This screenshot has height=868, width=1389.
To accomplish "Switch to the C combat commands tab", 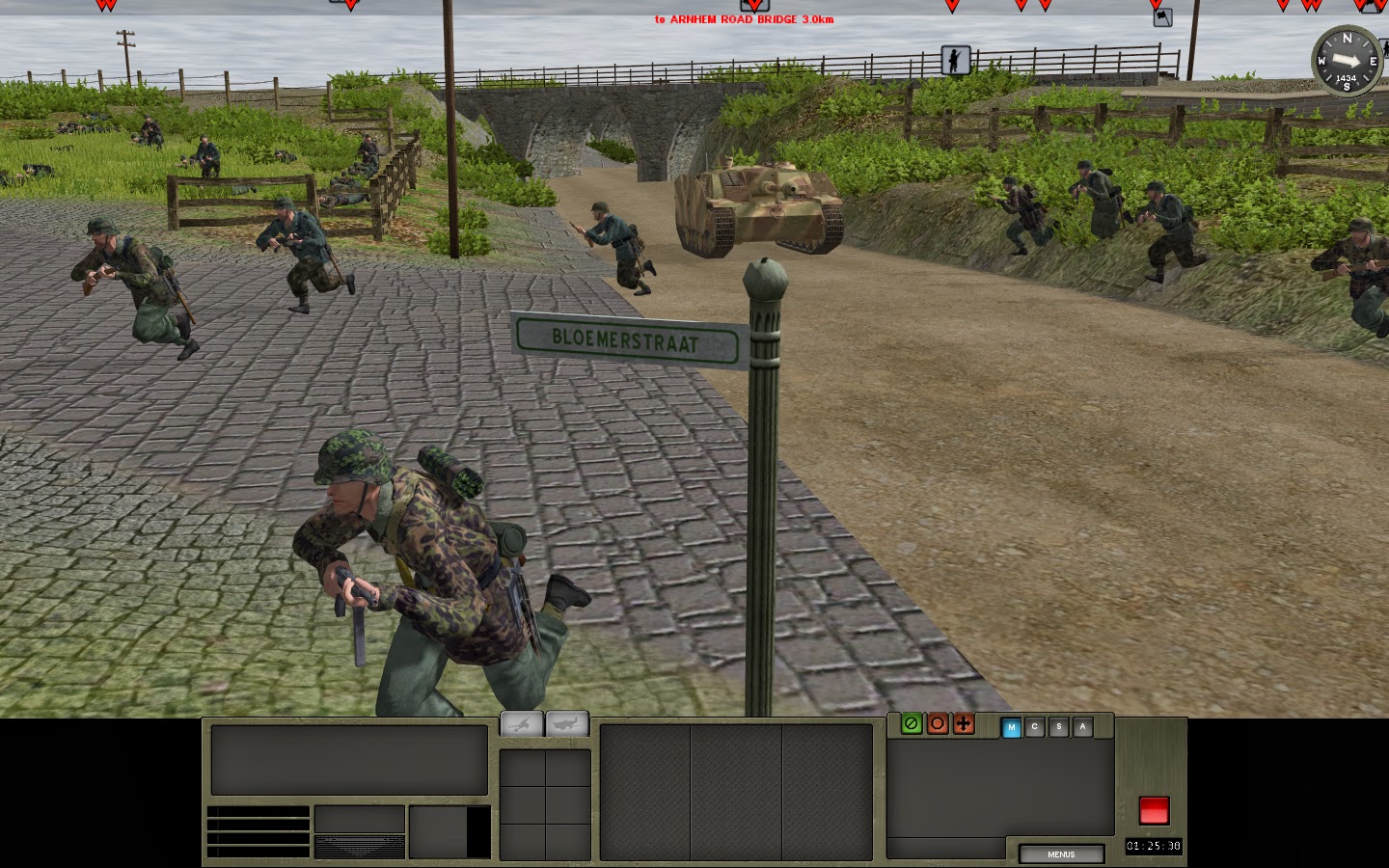I will click(1035, 729).
